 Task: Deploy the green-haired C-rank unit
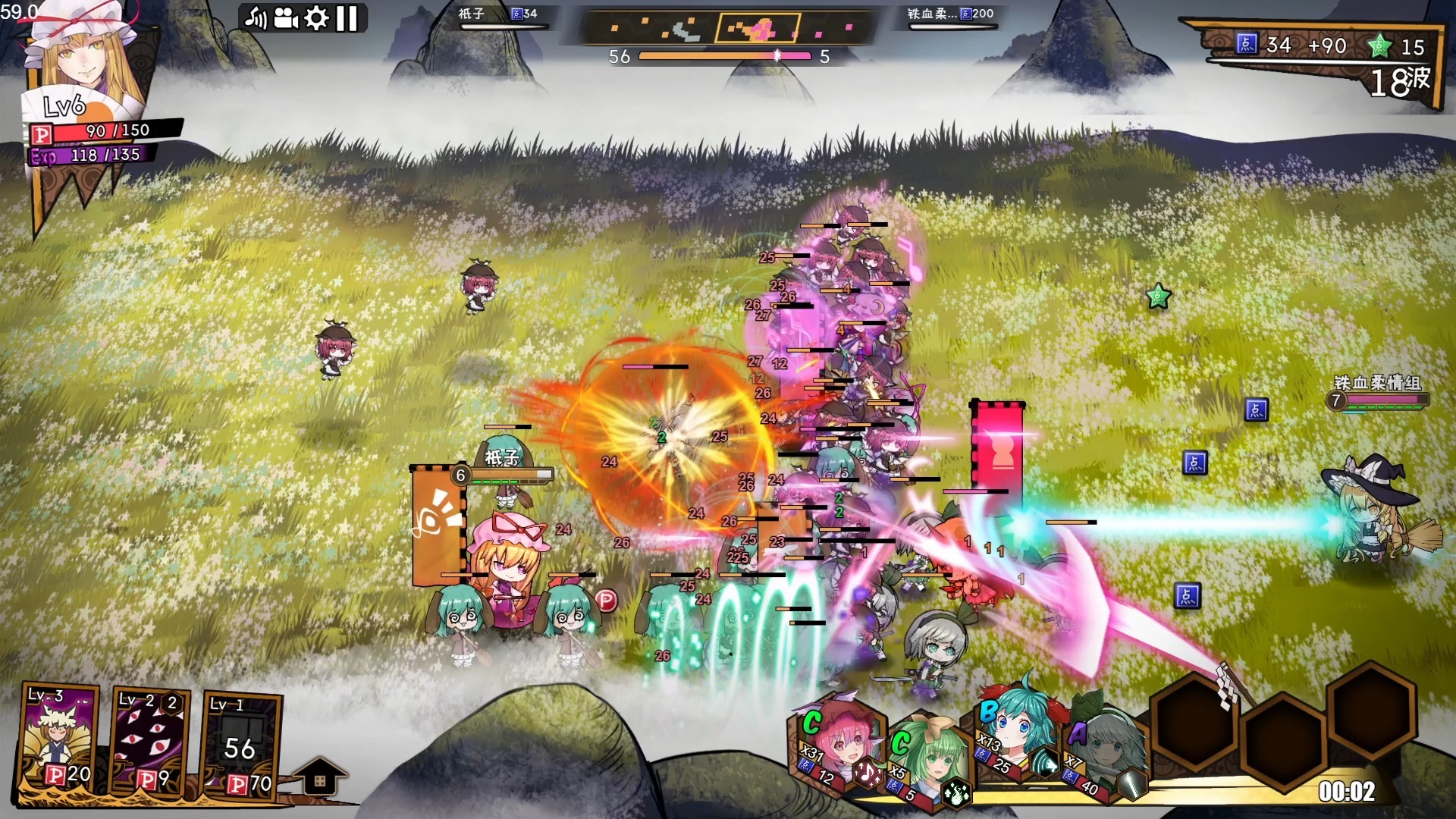[928, 758]
